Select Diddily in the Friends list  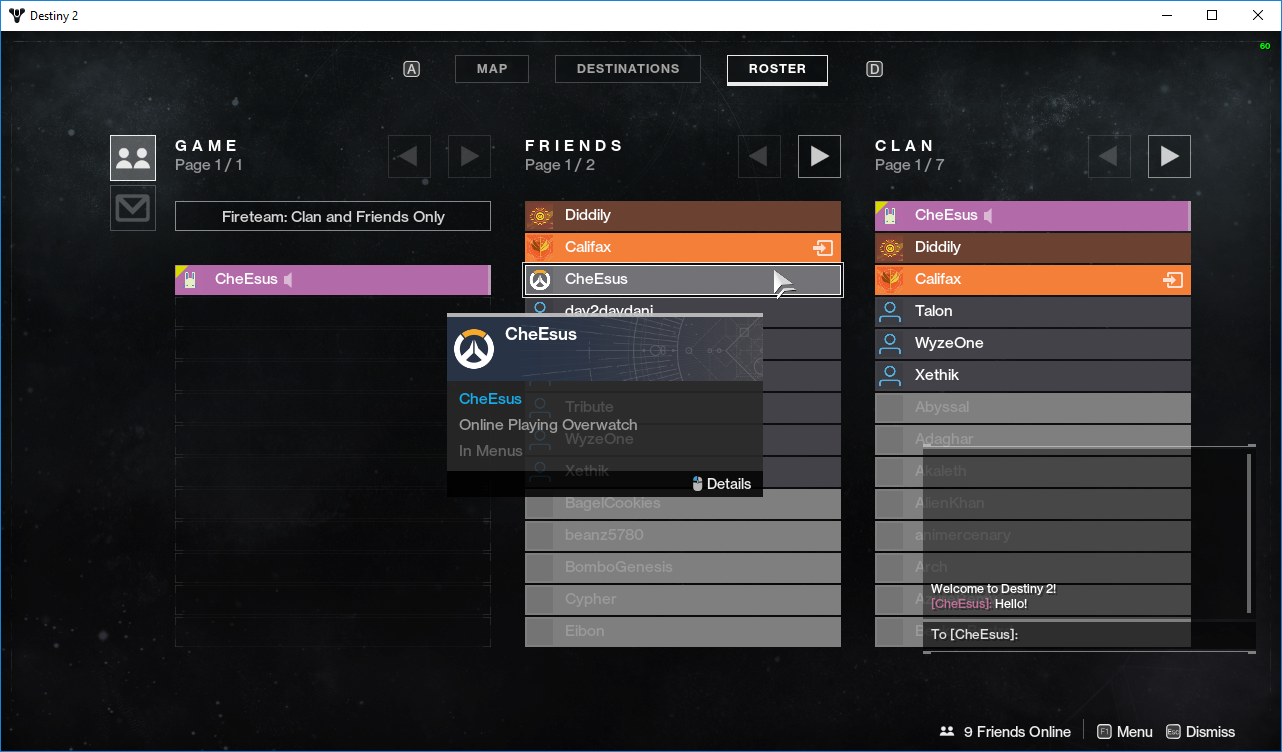(683, 215)
